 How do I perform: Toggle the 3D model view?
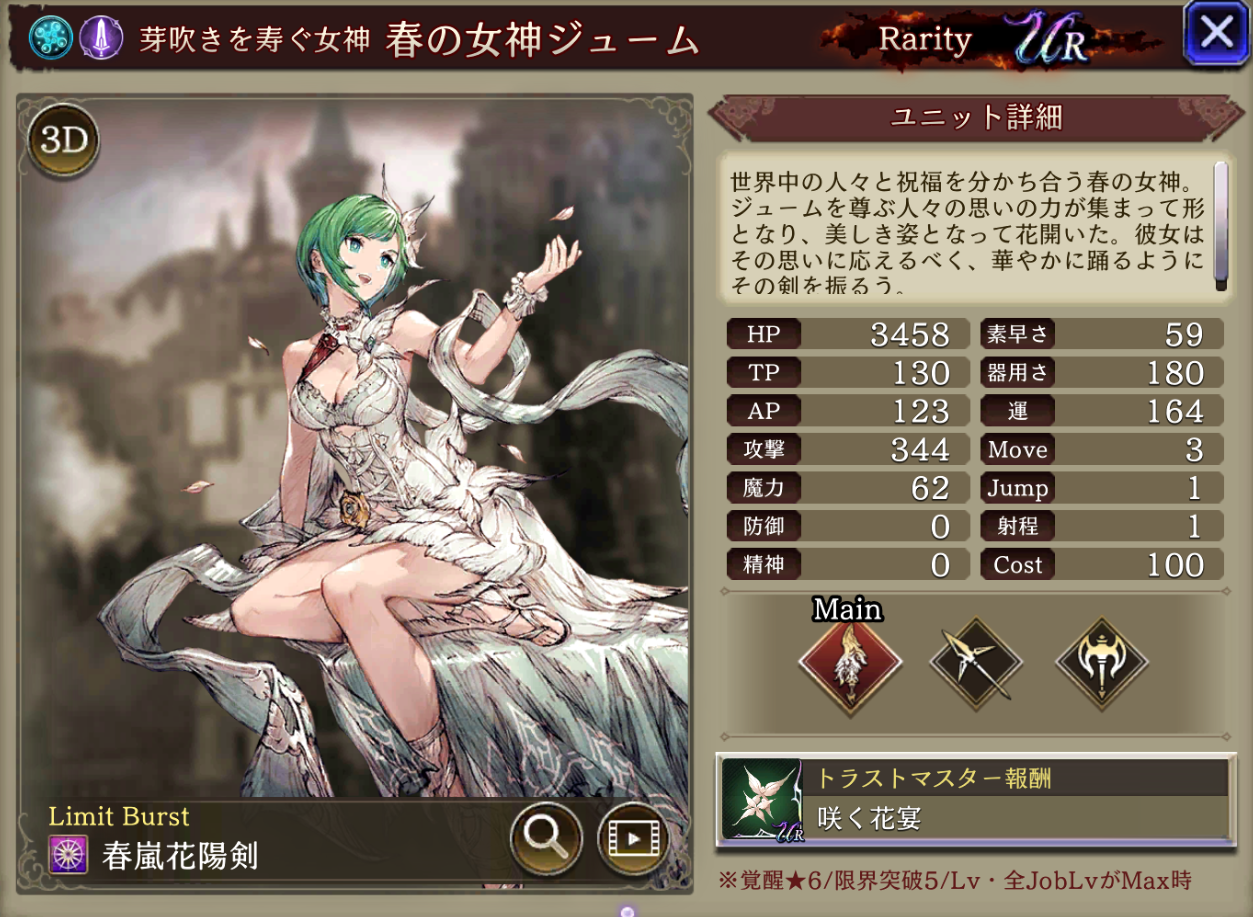click(x=65, y=140)
